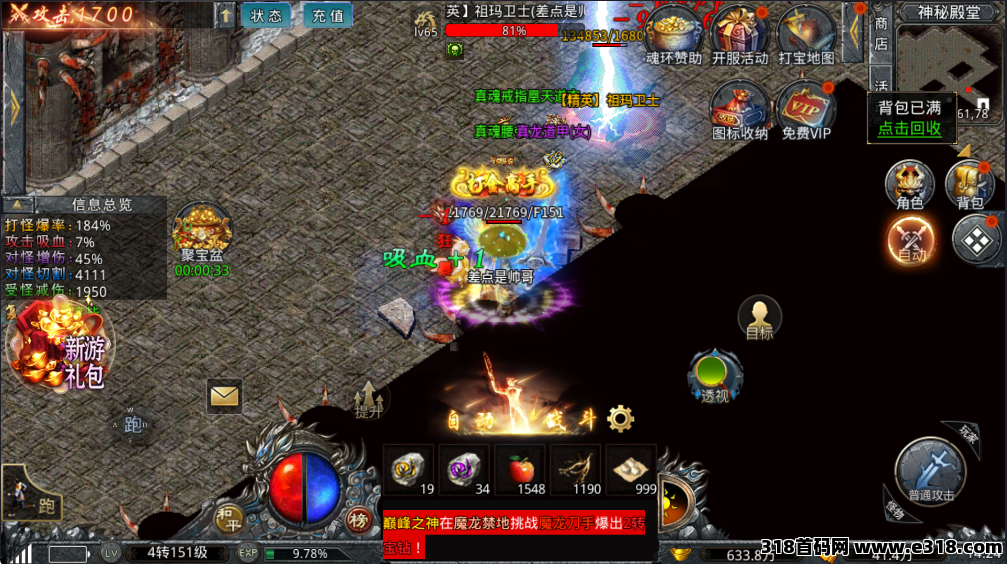Toggle the 自动 crossed-swords auto button

[x=911, y=239]
